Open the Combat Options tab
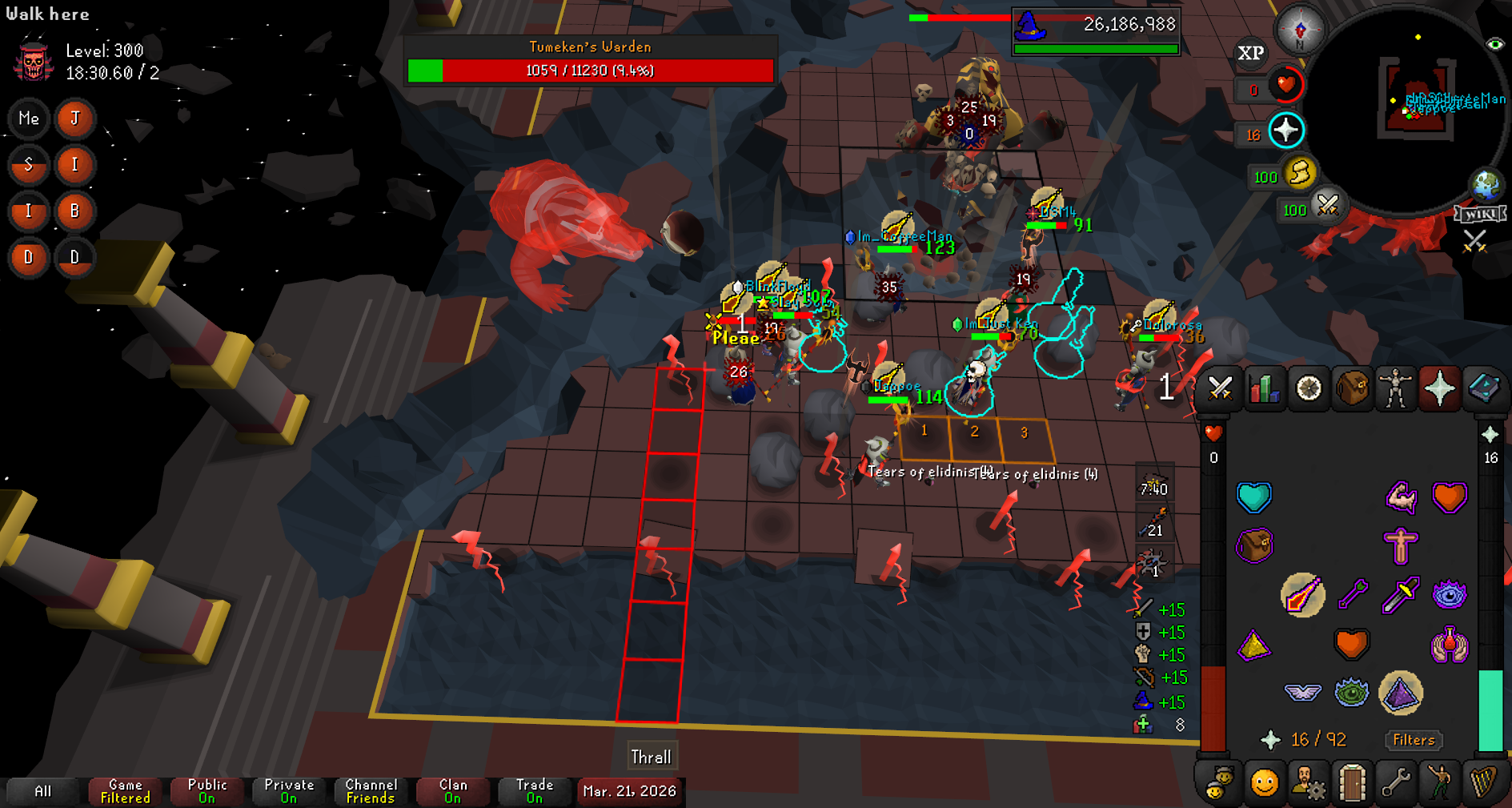 click(1220, 389)
